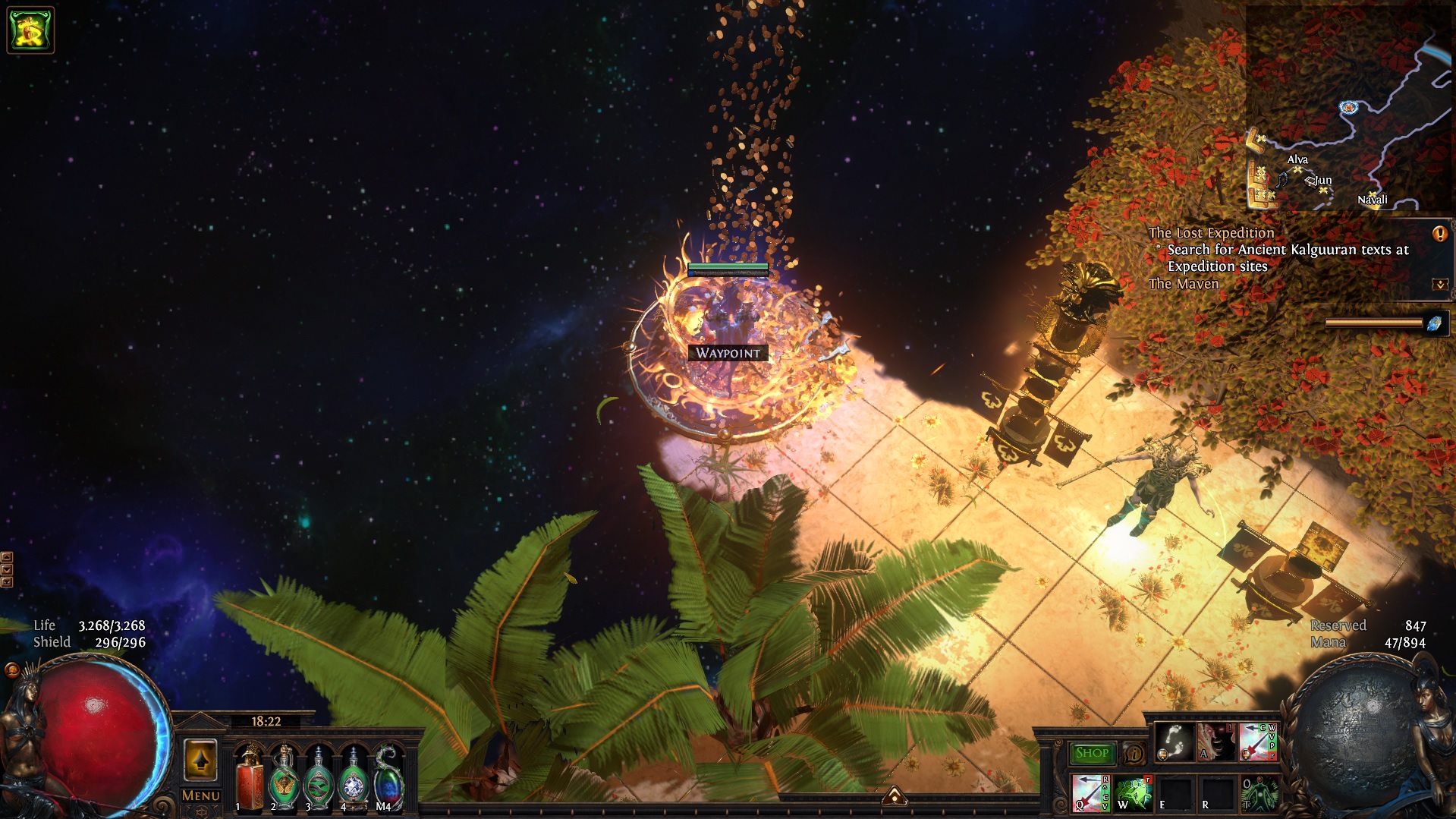Select the footprints move skill slot

point(1174,742)
